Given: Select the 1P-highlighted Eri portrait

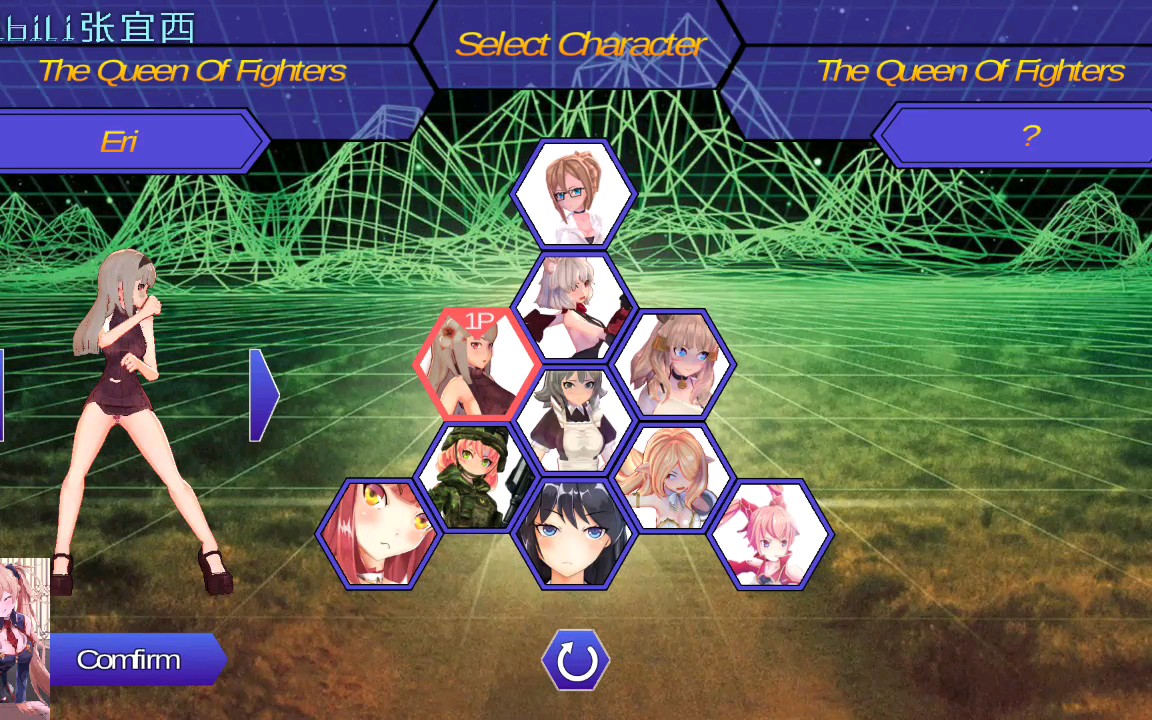Looking at the screenshot, I should click(x=478, y=364).
